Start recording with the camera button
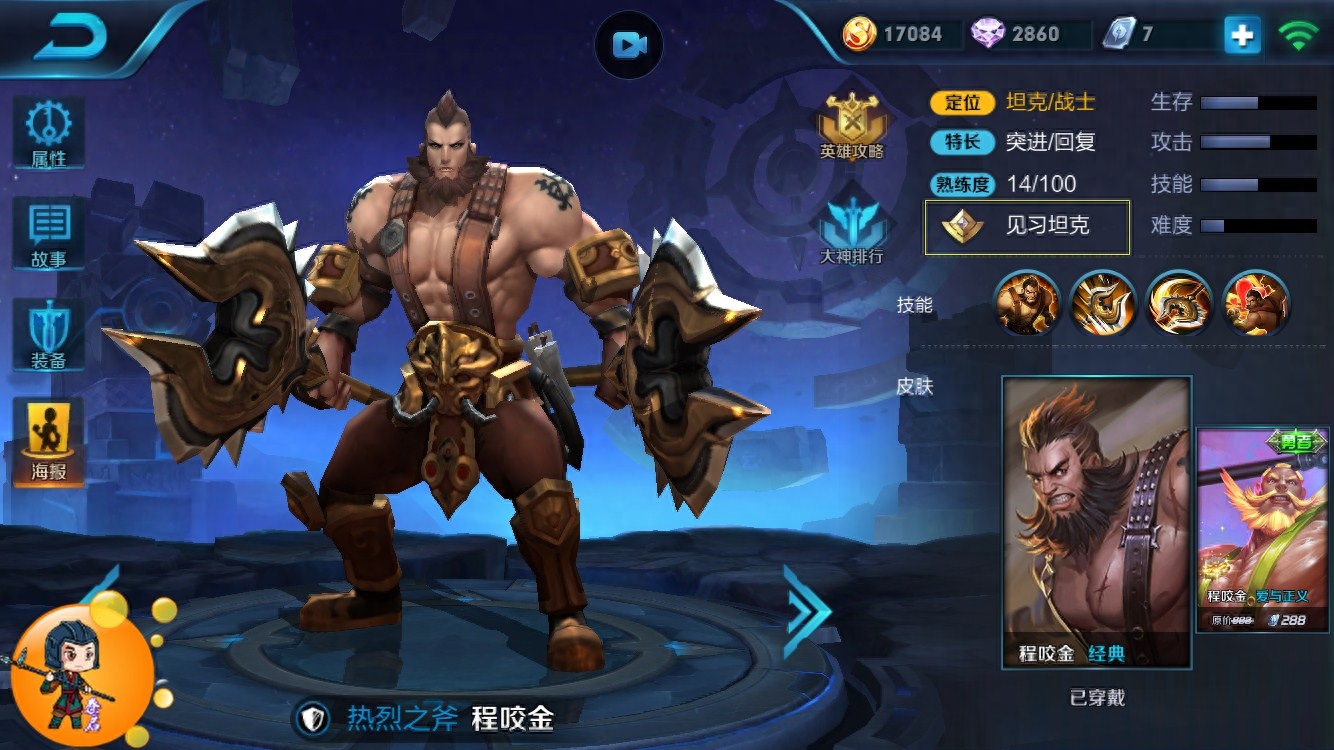 (629, 44)
